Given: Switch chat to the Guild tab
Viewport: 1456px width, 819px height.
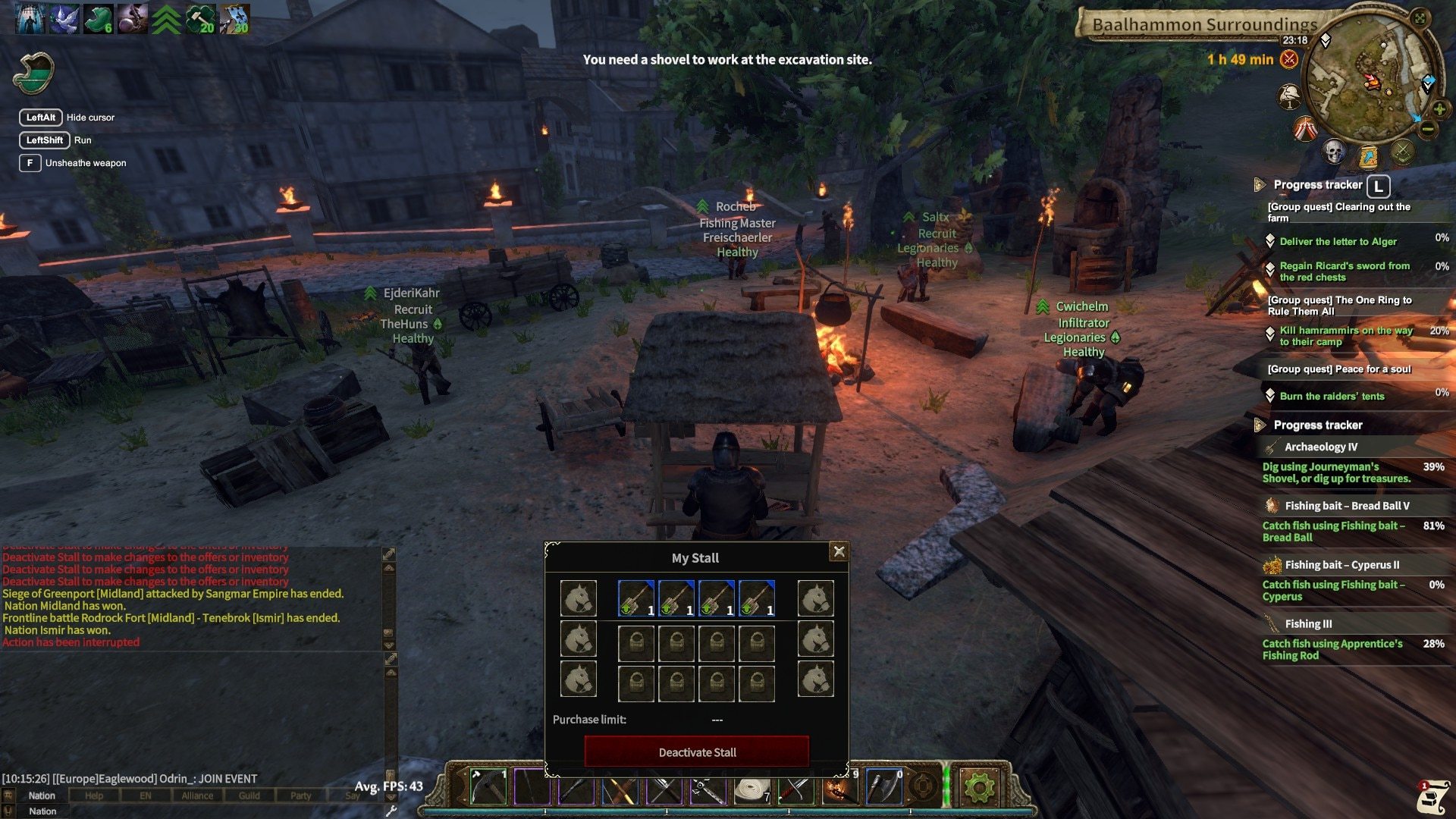Looking at the screenshot, I should (249, 795).
